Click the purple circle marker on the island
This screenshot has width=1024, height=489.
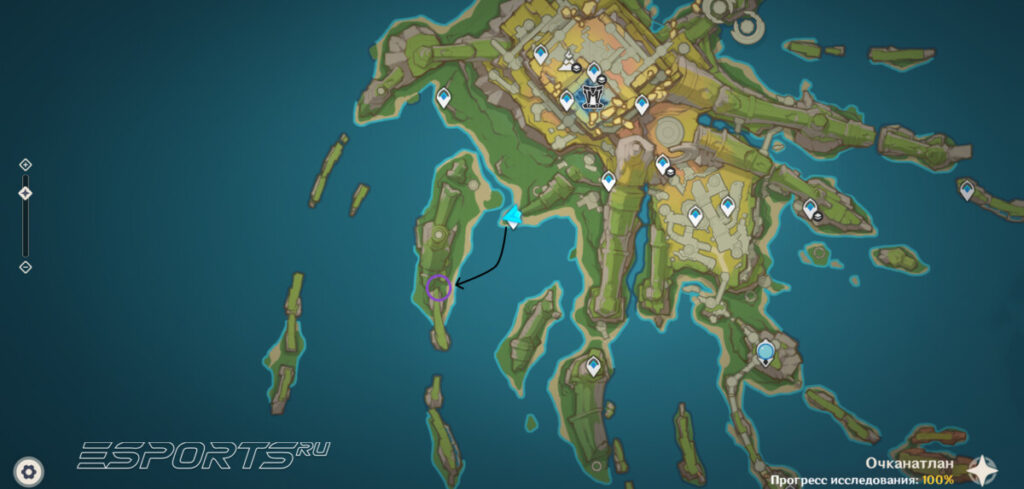click(438, 288)
